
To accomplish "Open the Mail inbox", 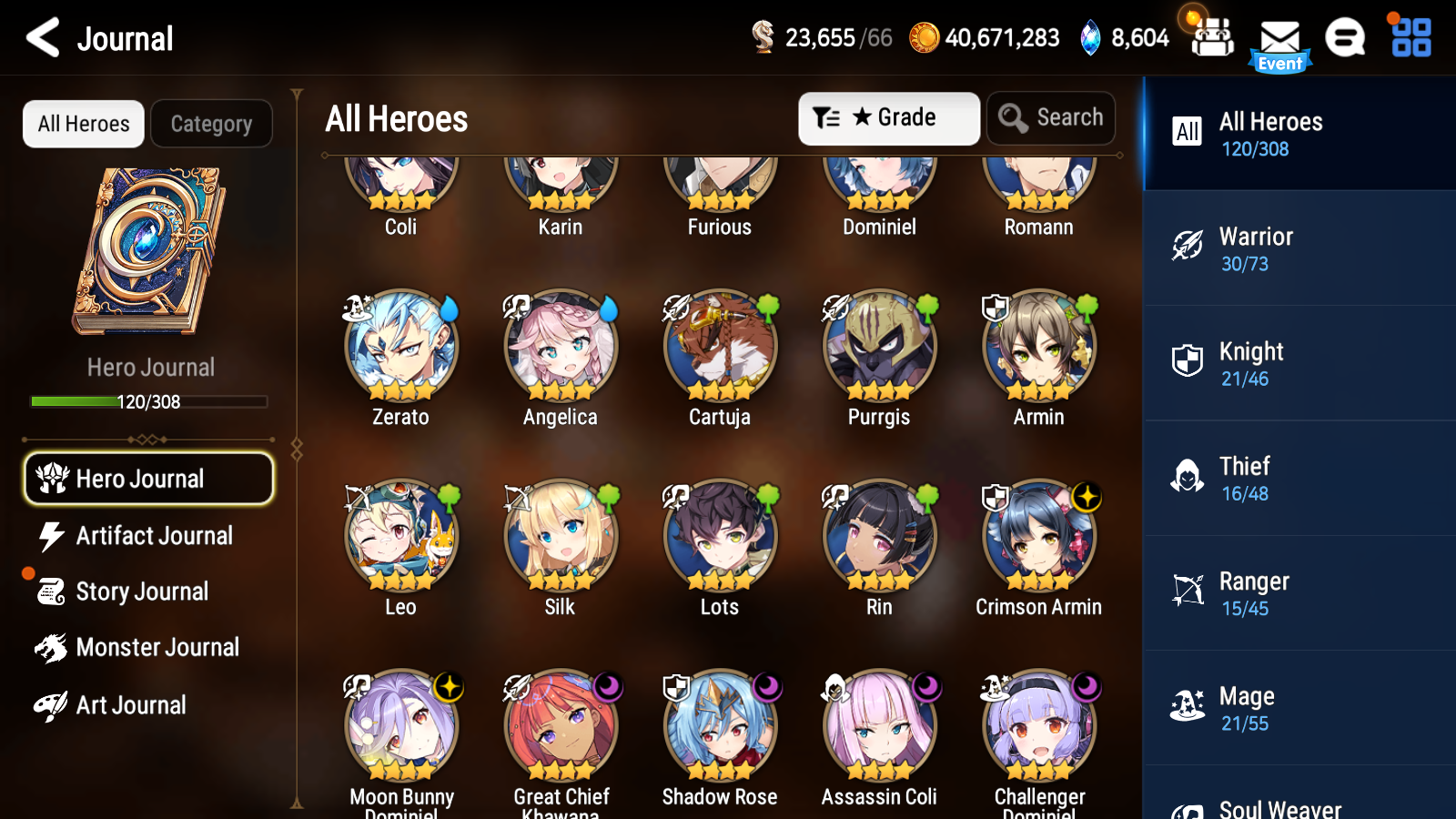I will (x=1279, y=38).
